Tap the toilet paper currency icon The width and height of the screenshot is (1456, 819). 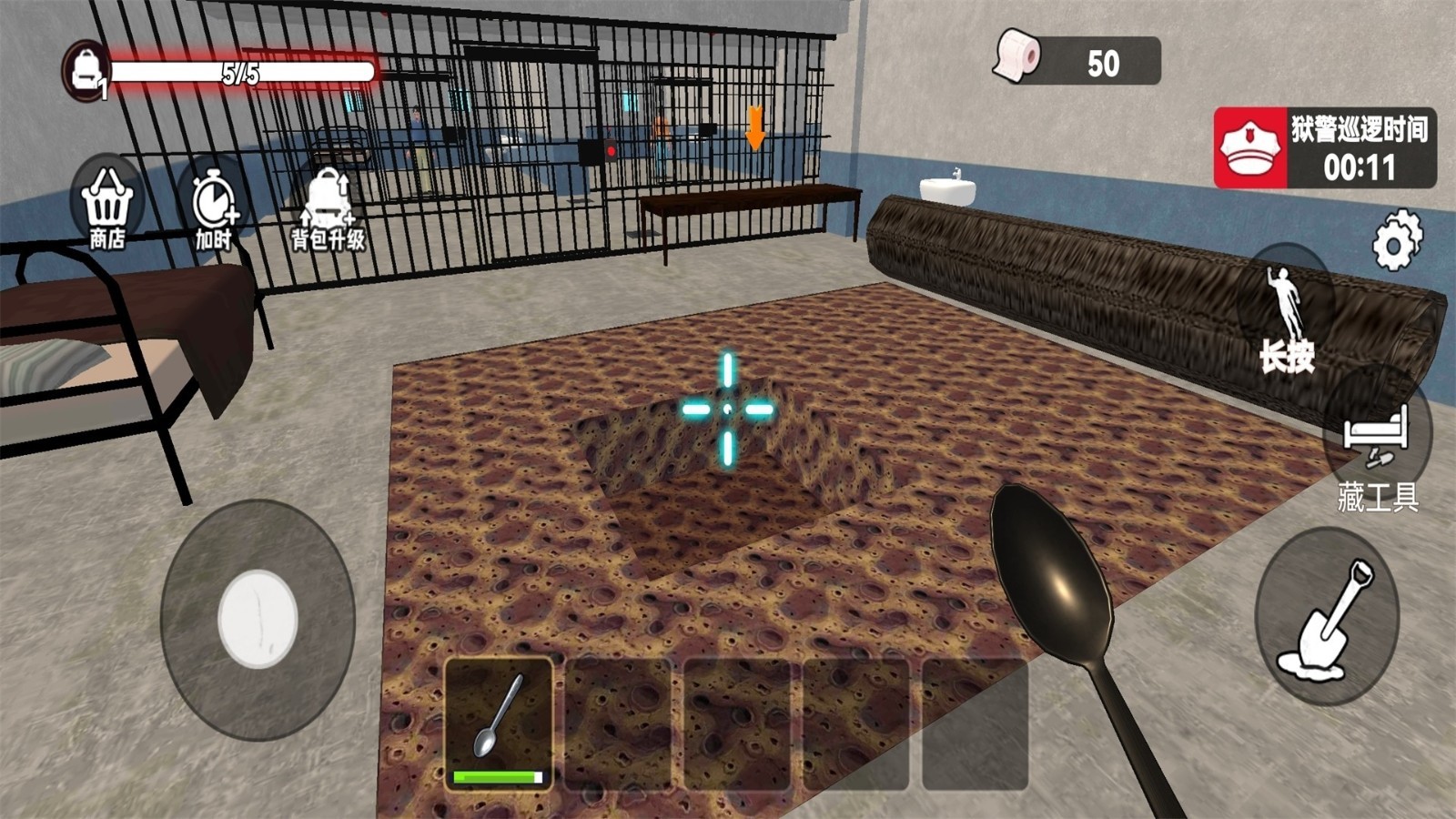1017,56
